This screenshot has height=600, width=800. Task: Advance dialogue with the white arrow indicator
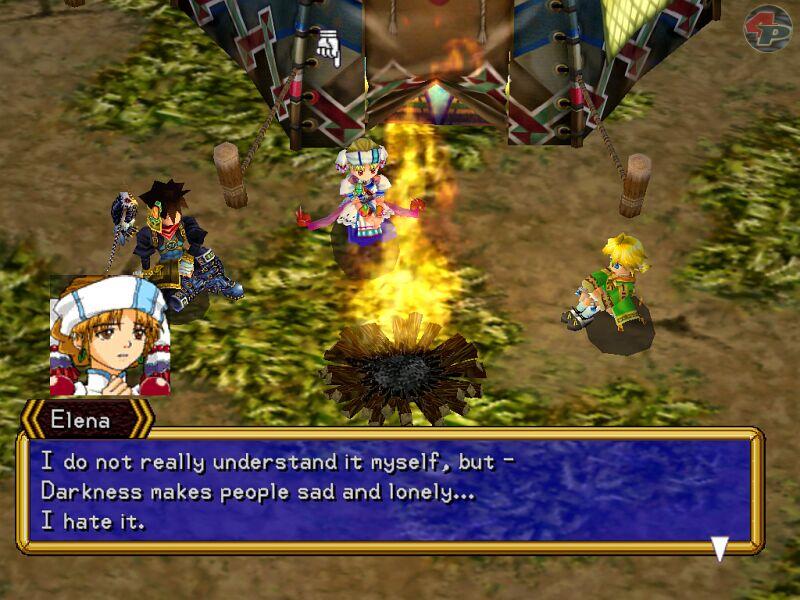click(719, 548)
